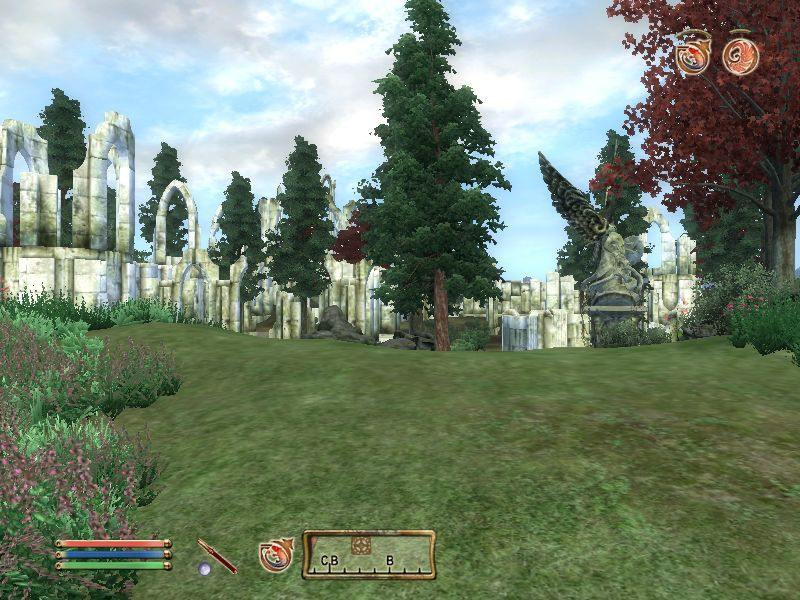
Task: Select the orange feathered spiral active effect icon
Action: pos(741,55)
